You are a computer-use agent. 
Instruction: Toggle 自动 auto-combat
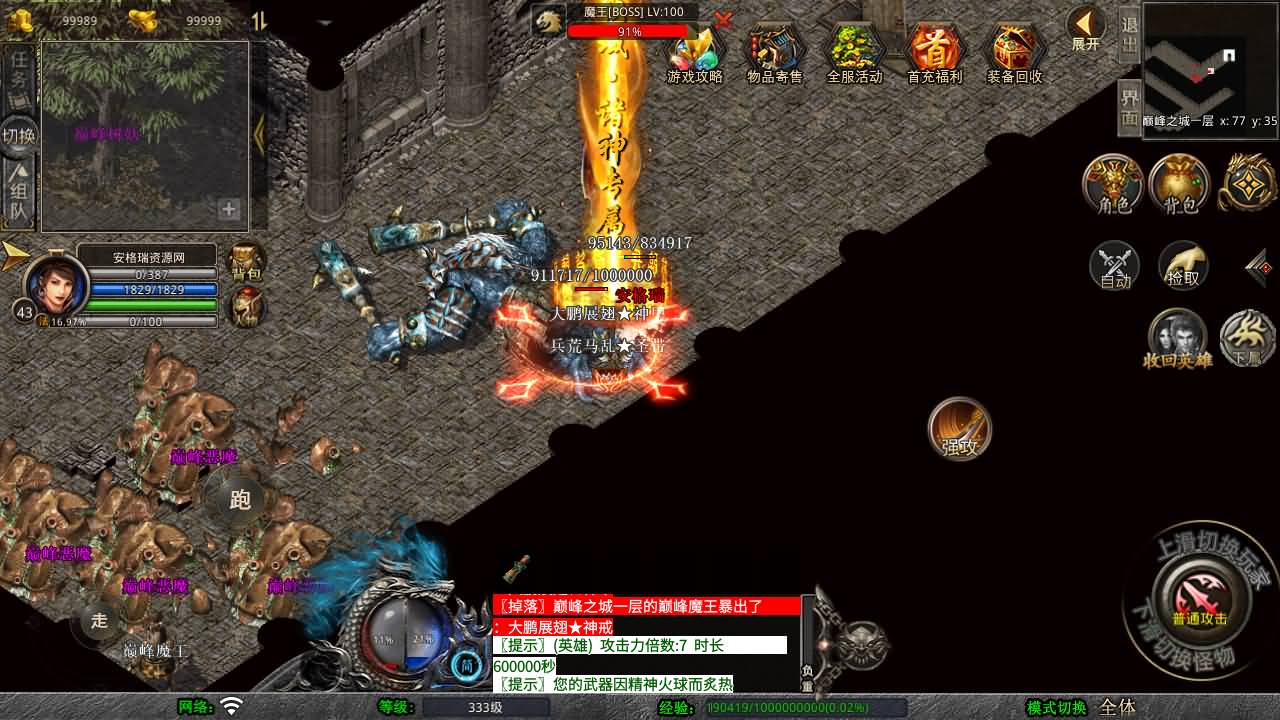point(1115,266)
